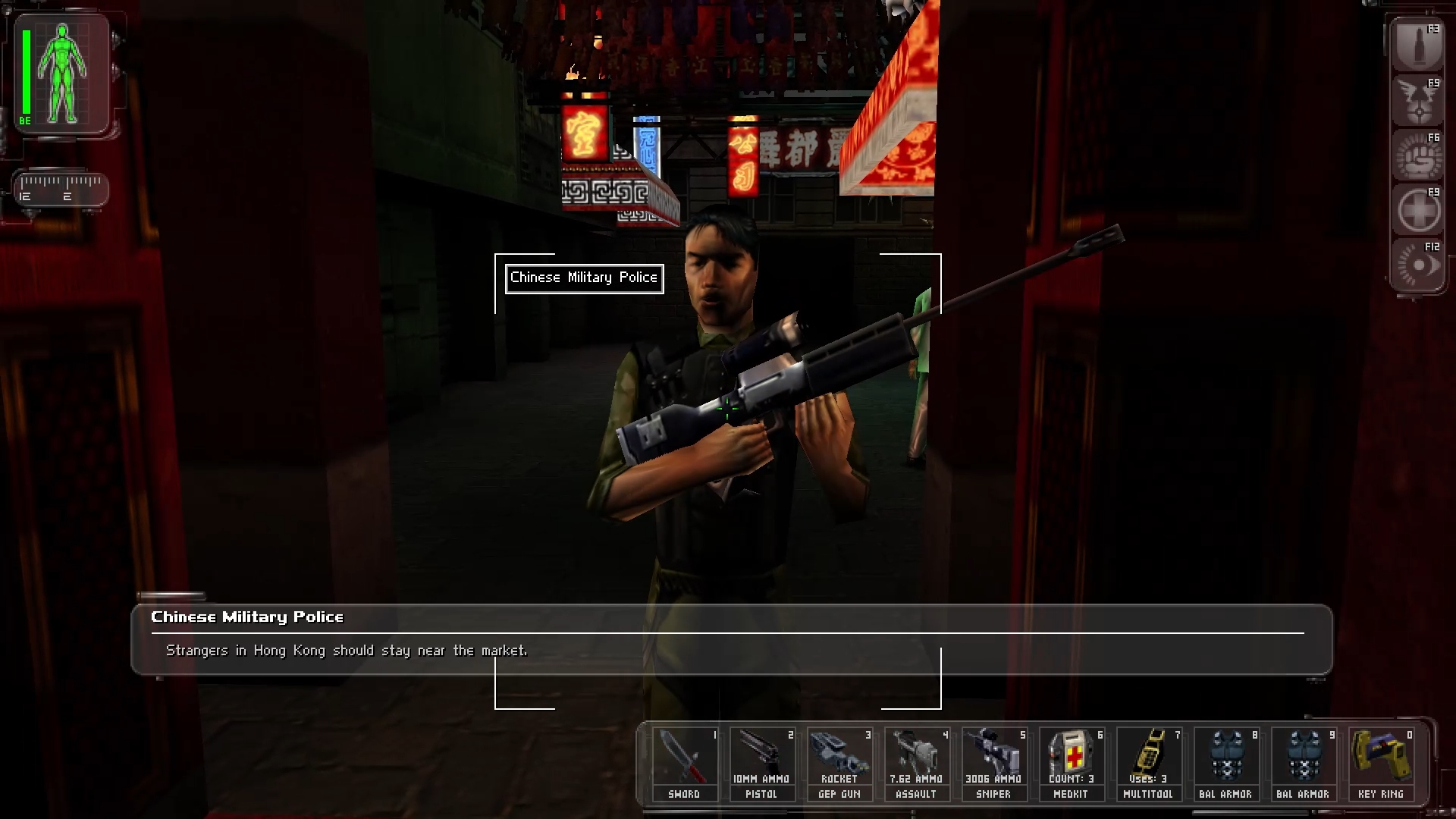The width and height of the screenshot is (1456, 819).
Task: Select the Multitool hotbar slot
Action: click(1148, 764)
